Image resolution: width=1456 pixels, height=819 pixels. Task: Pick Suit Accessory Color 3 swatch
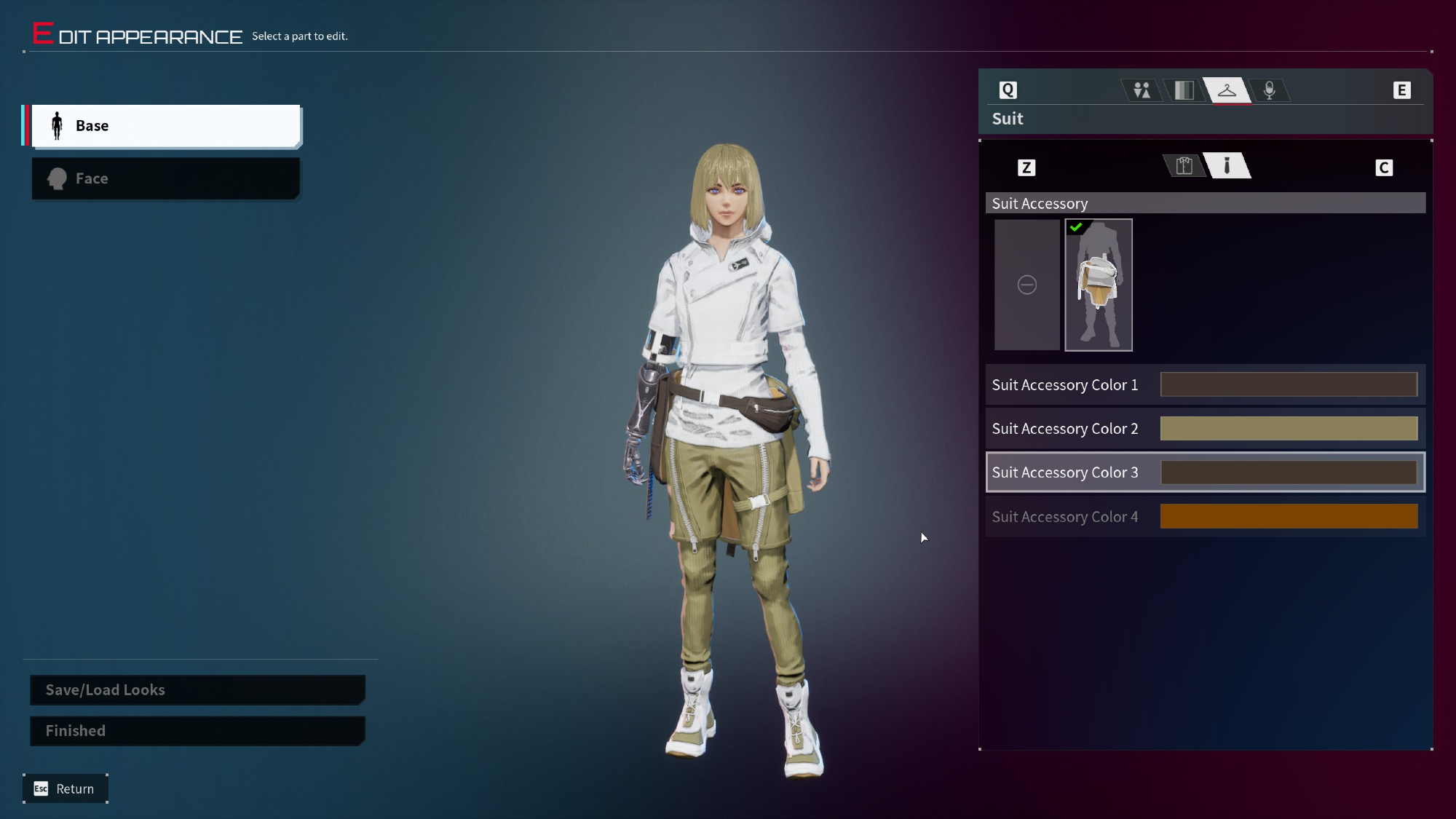[x=1288, y=472]
